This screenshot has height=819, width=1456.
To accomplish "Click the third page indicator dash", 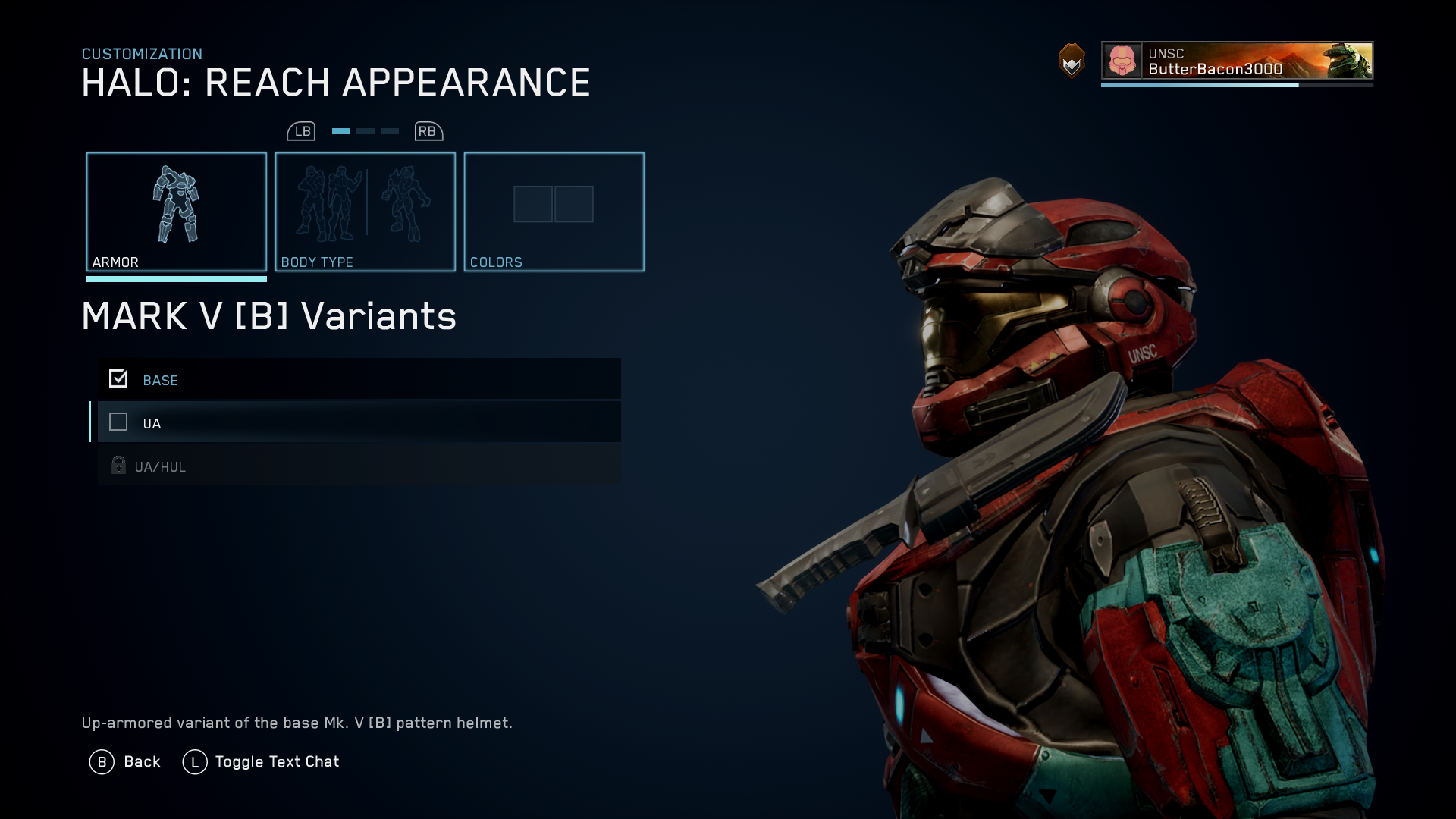I will tap(389, 130).
